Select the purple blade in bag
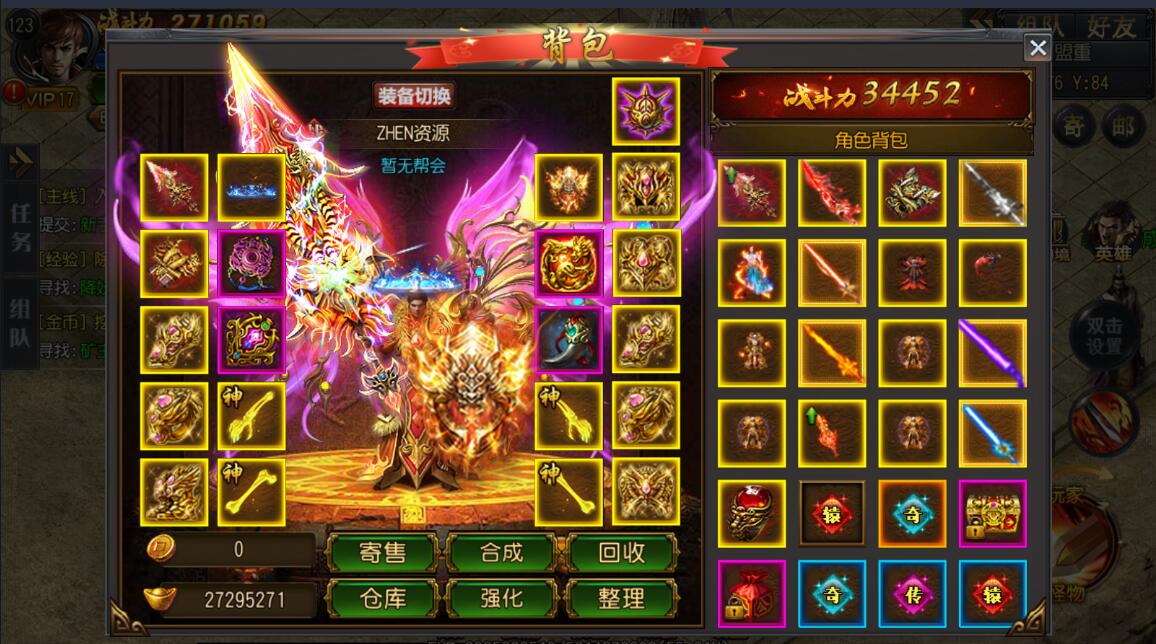The width and height of the screenshot is (1156, 644). pyautogui.click(x=992, y=353)
